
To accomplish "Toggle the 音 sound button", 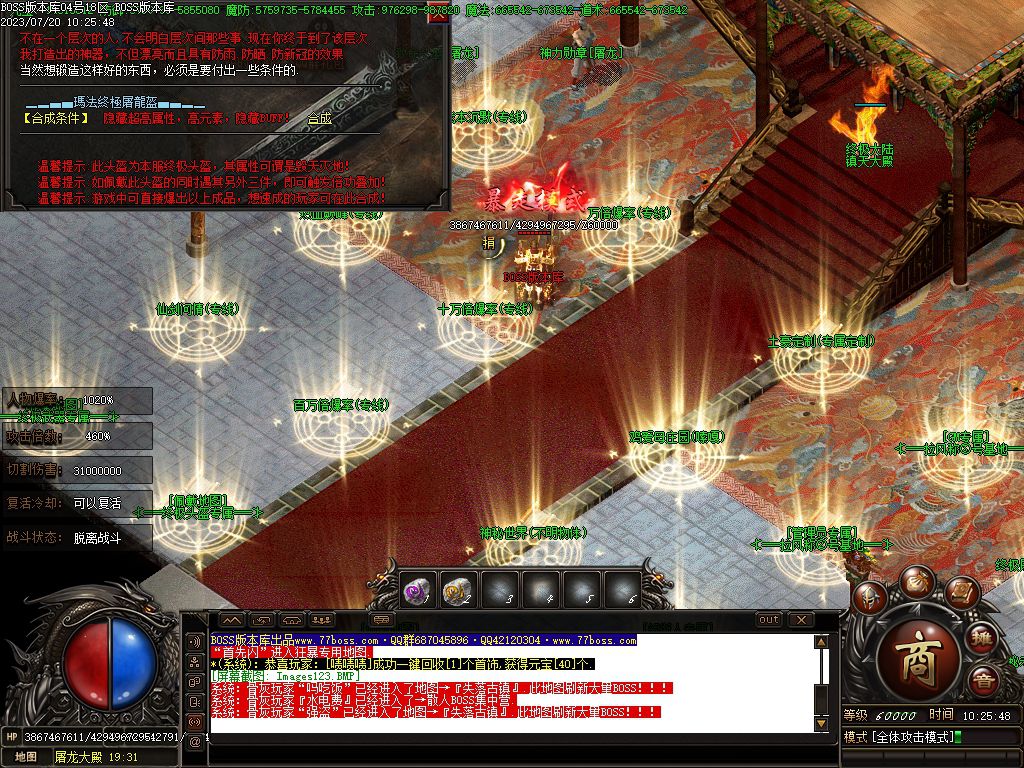I will (984, 681).
